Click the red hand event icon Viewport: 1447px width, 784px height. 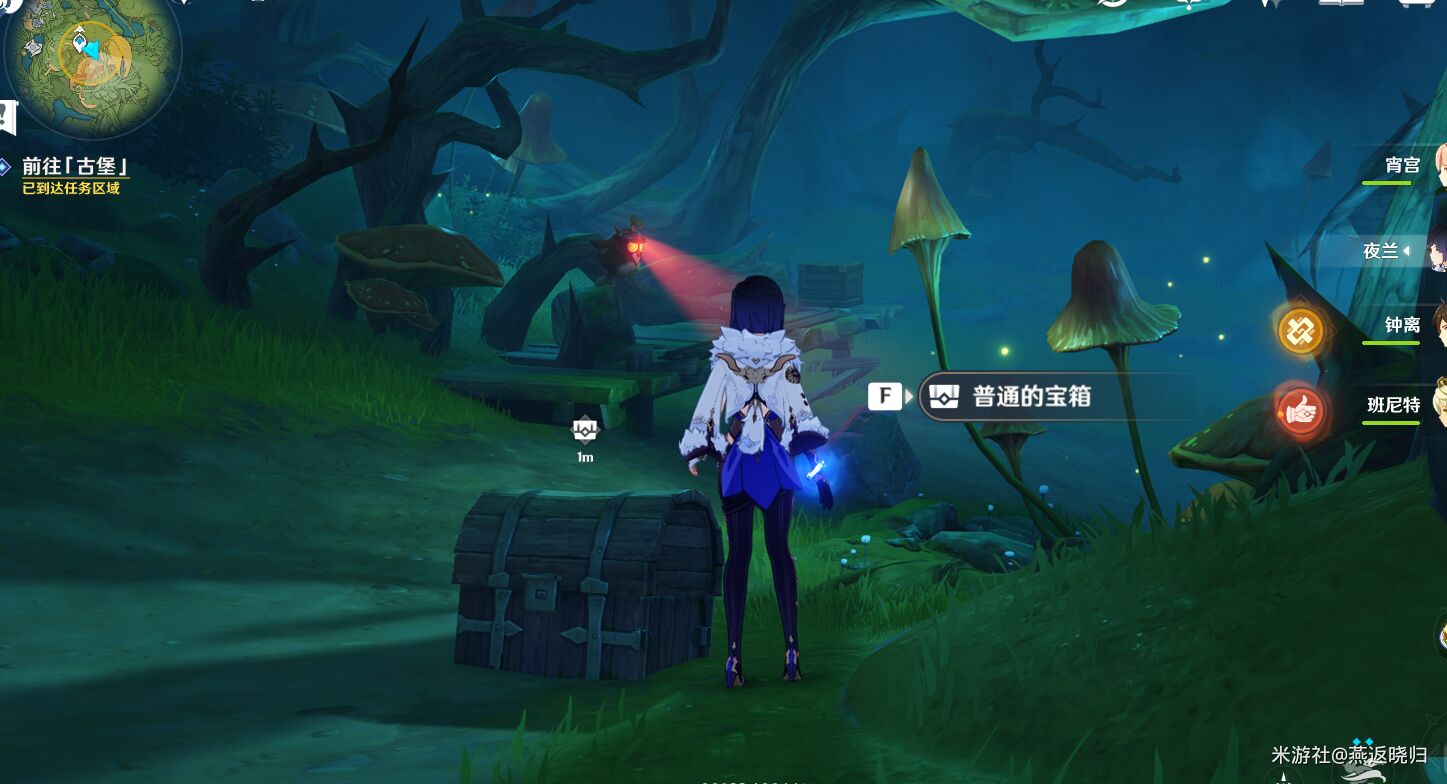(x=1300, y=409)
